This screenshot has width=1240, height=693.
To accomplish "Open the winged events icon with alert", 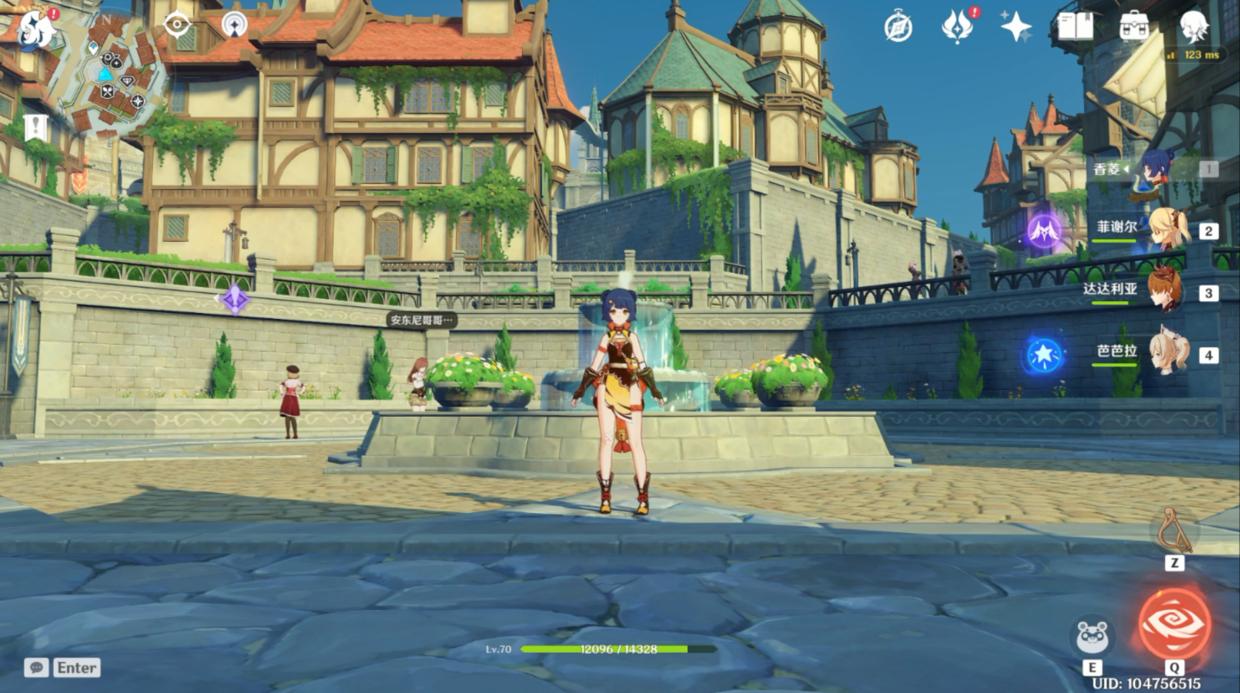I will (x=957, y=27).
